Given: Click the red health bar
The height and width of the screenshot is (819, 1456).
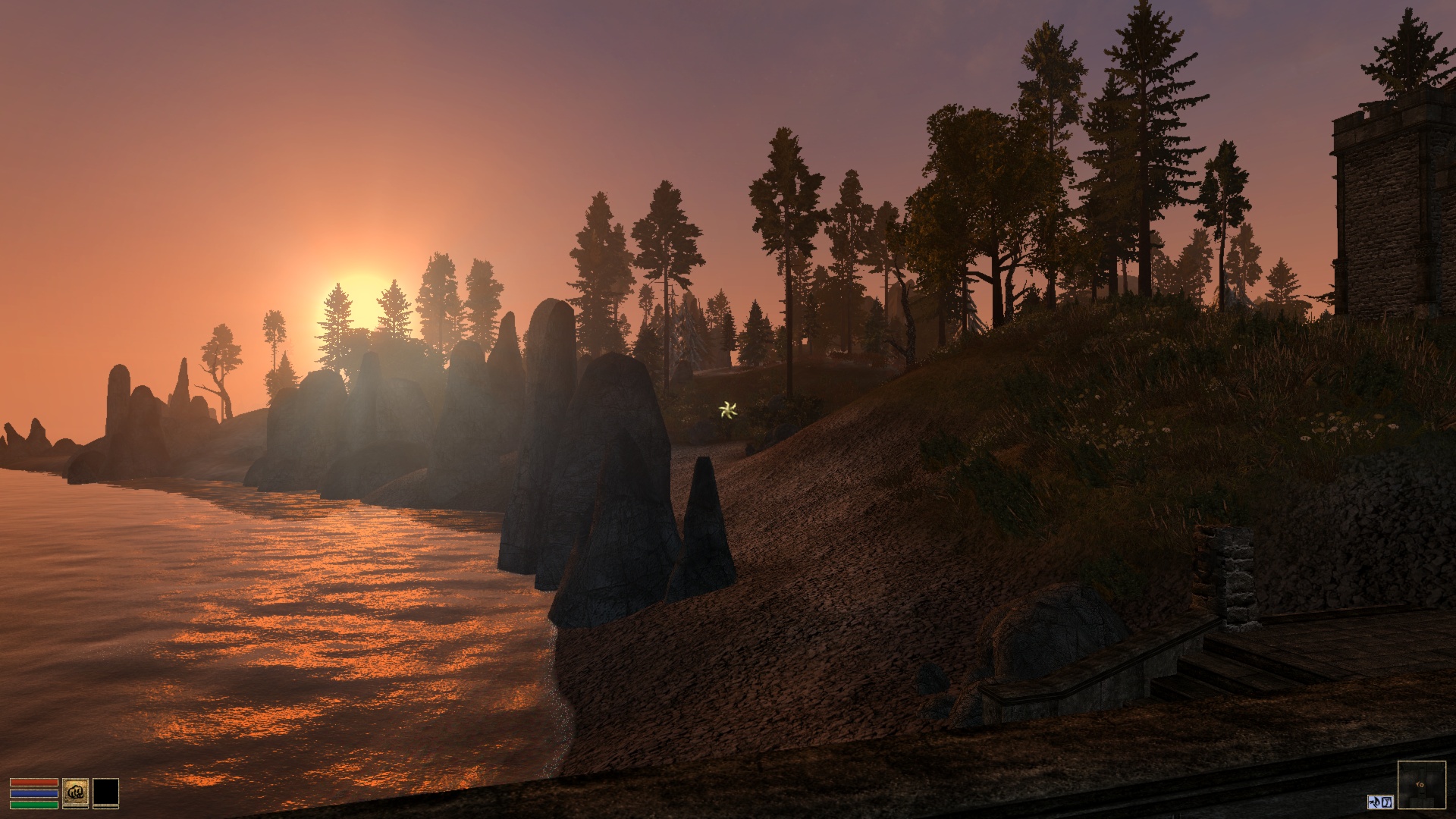Looking at the screenshot, I should click(x=34, y=783).
